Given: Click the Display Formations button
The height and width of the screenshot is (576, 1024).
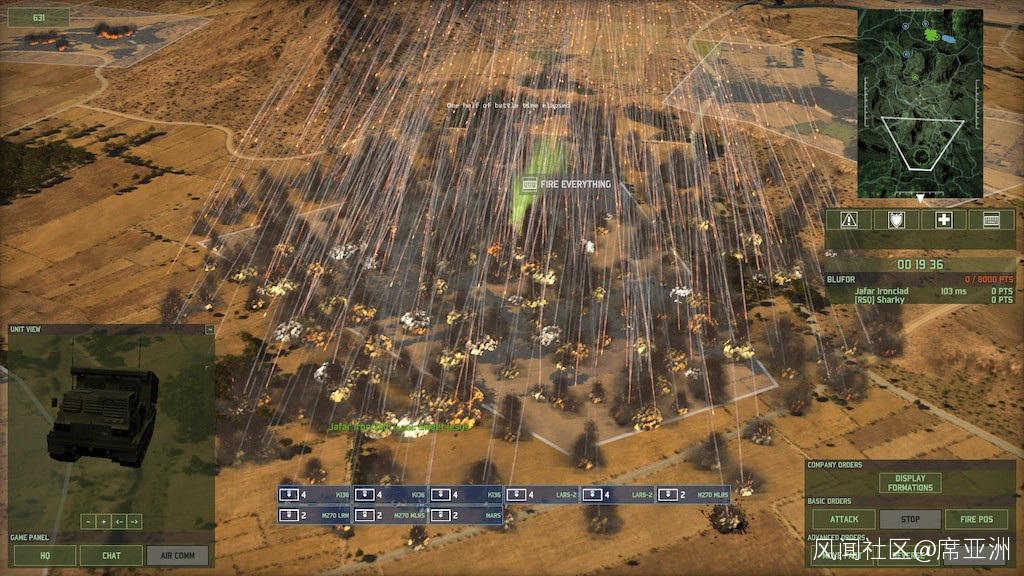Looking at the screenshot, I should [x=910, y=483].
